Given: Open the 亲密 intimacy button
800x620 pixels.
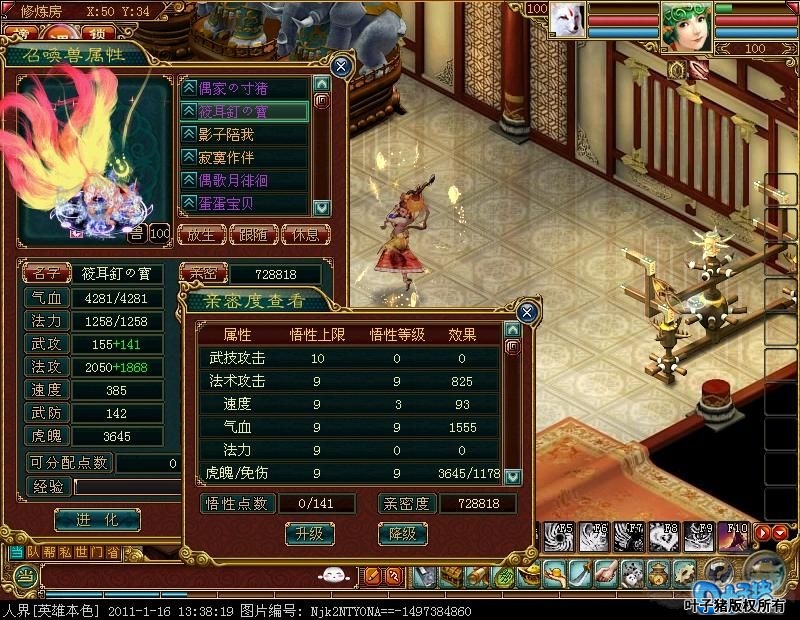Looking at the screenshot, I should (x=203, y=273).
